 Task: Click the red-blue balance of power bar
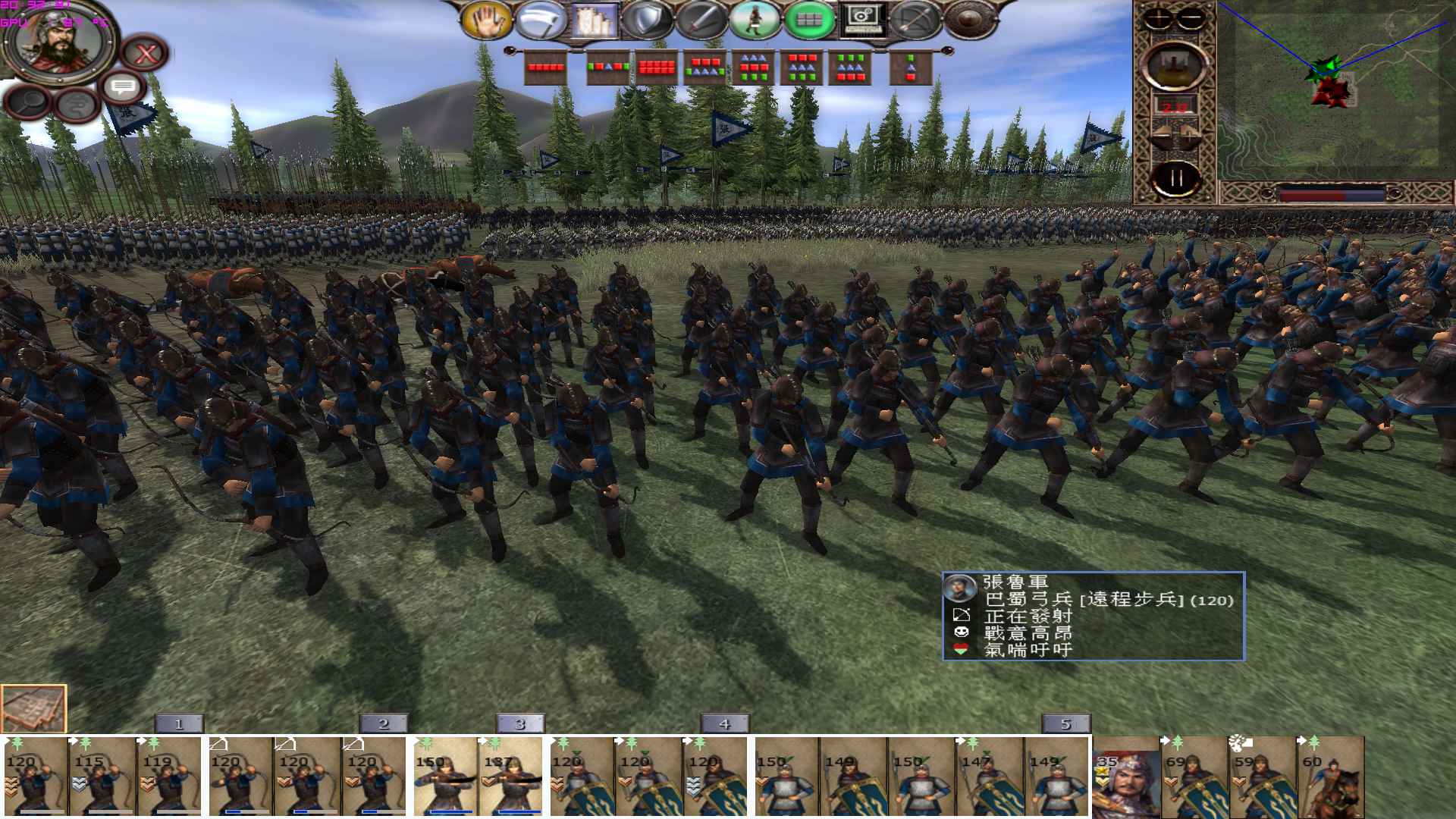[1331, 193]
